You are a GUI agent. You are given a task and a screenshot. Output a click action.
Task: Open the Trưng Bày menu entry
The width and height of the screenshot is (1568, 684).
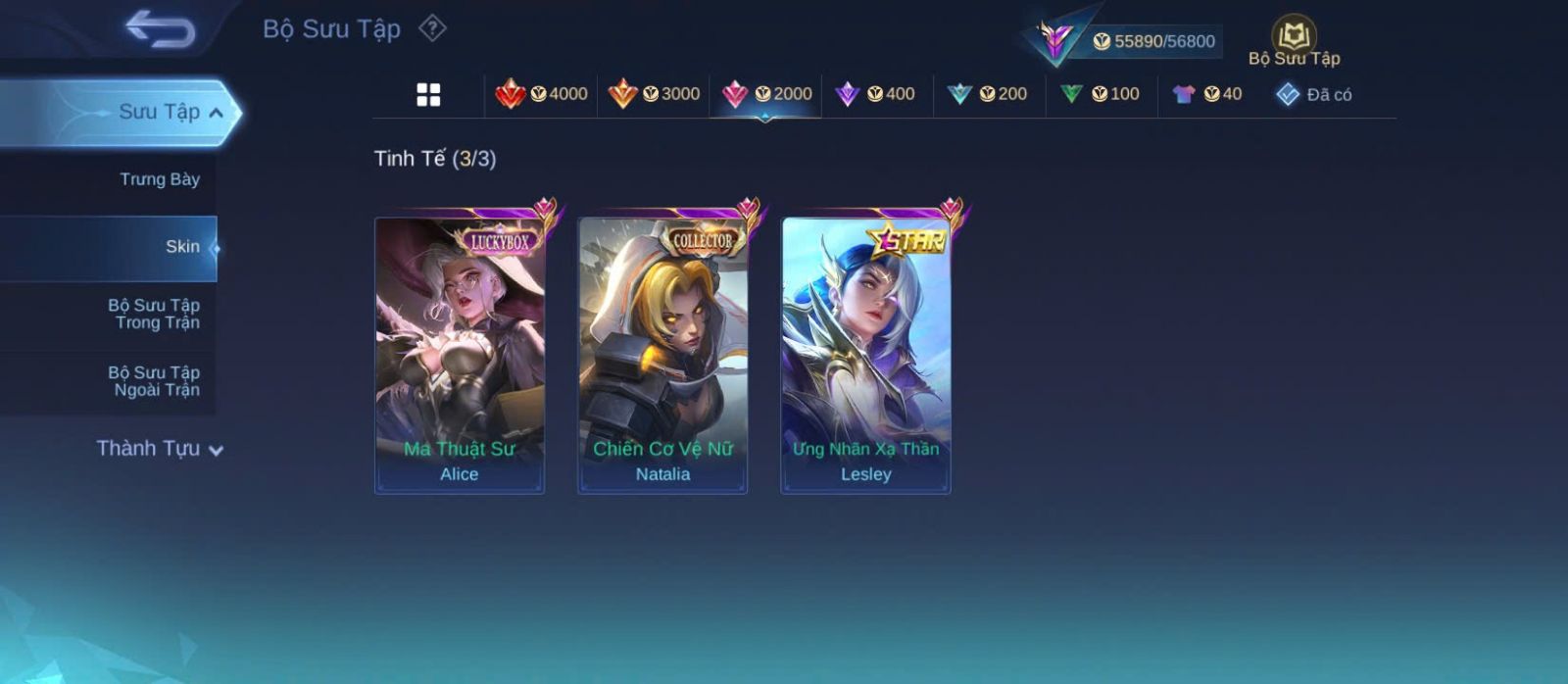point(159,179)
